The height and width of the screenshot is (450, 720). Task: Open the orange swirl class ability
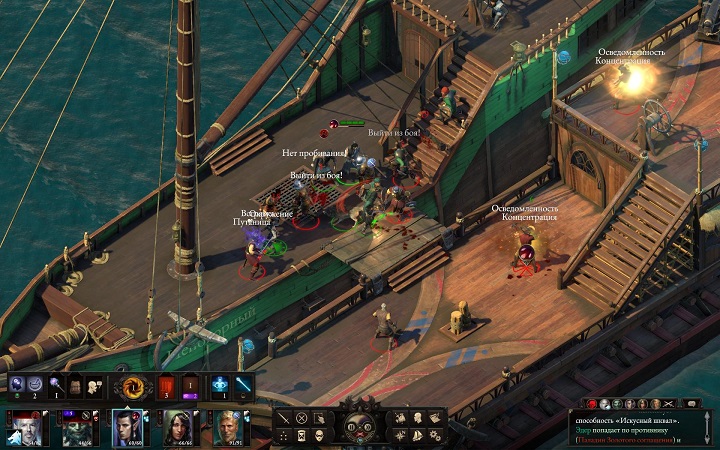[x=132, y=385]
